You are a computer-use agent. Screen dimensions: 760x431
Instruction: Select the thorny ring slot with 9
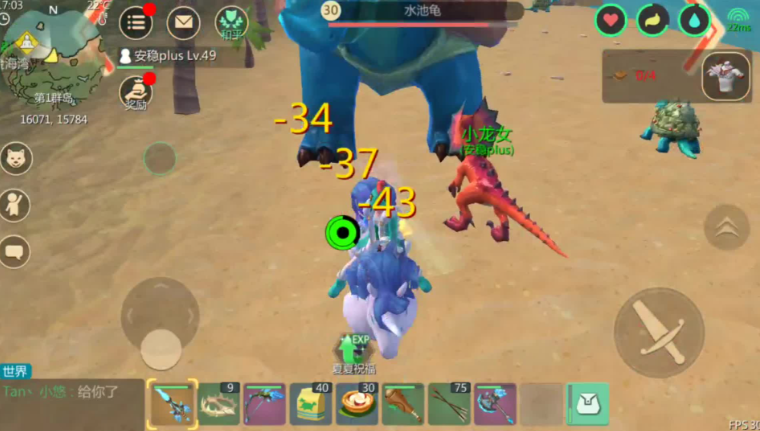218,404
